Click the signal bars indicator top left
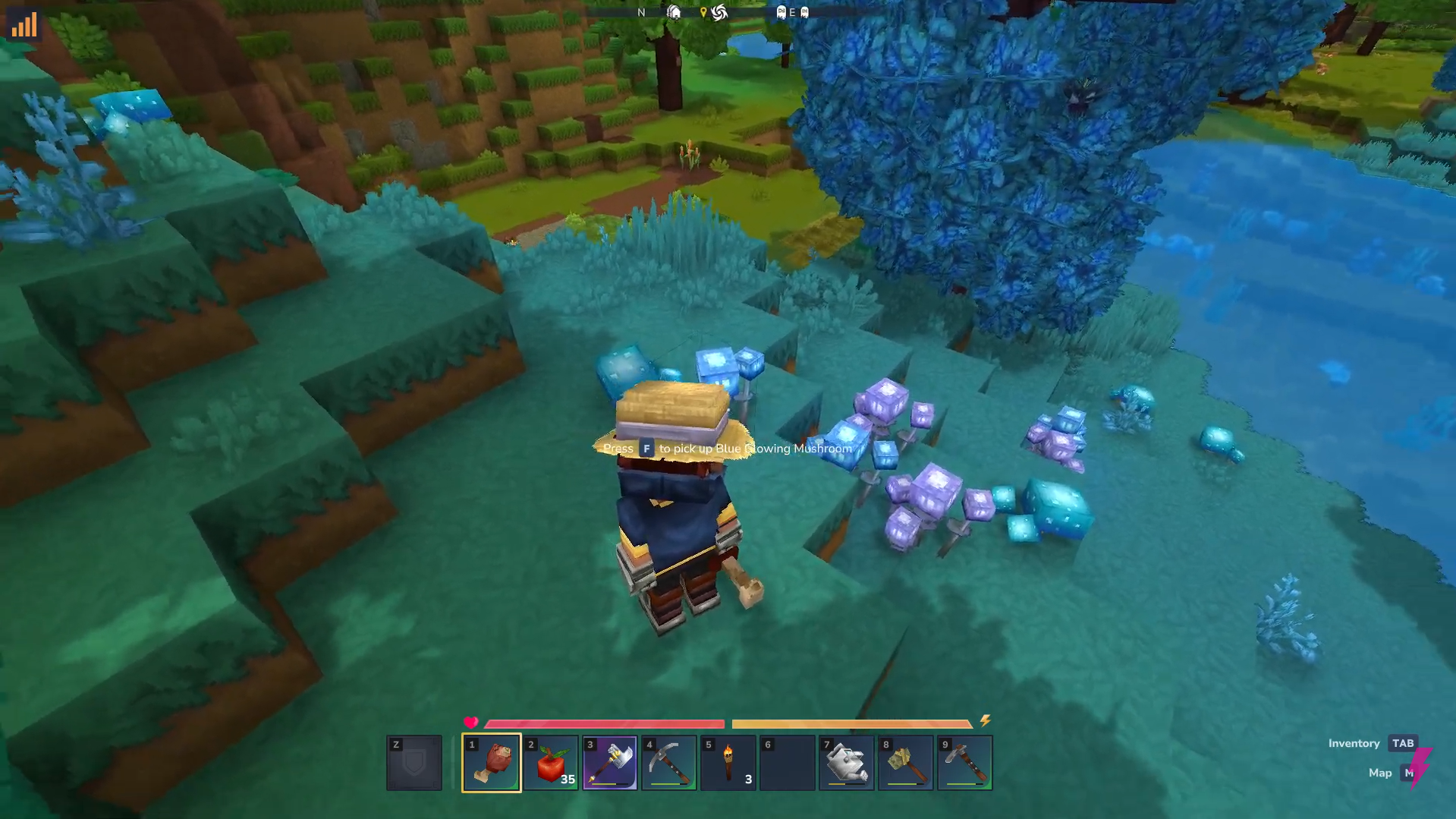The image size is (1456, 819). [24, 24]
